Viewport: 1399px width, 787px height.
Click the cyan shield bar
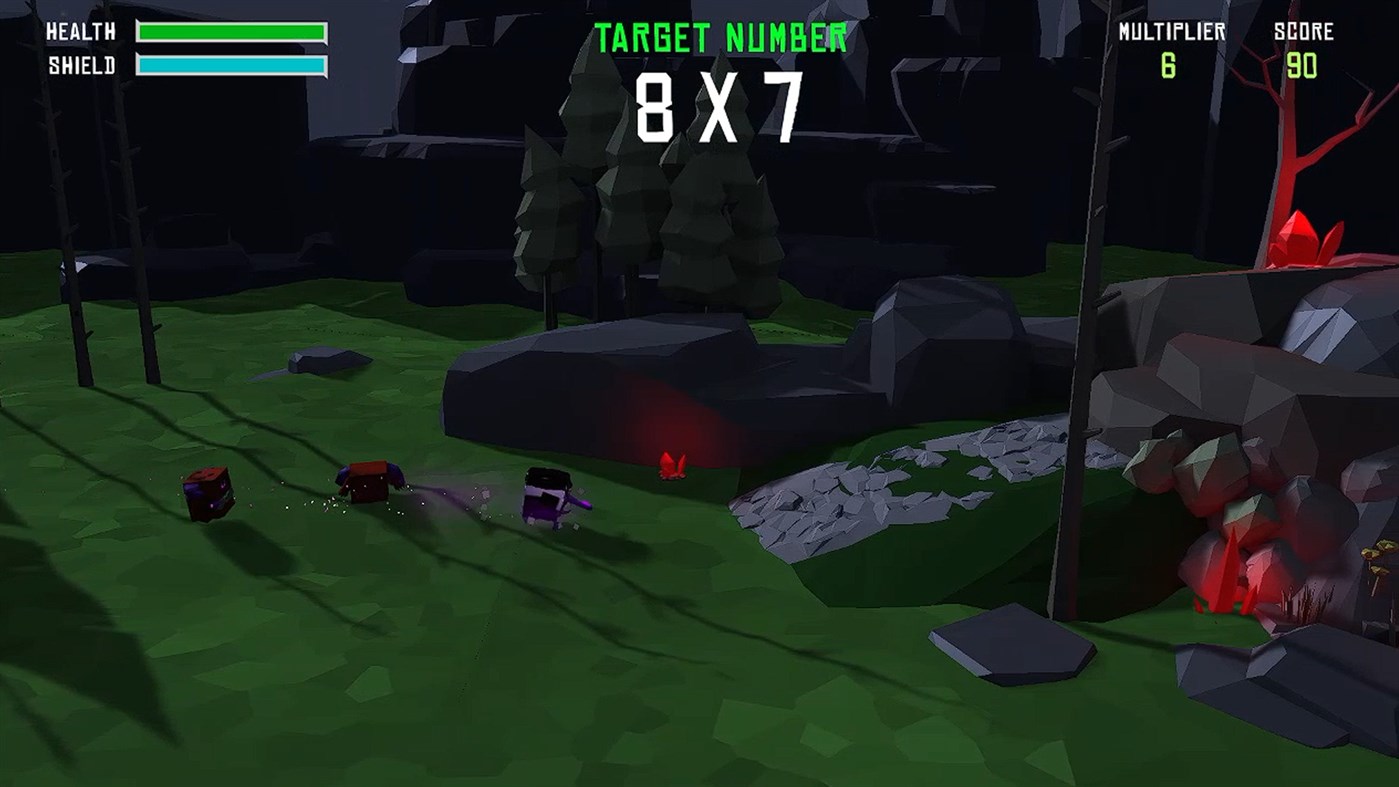pyautogui.click(x=233, y=64)
